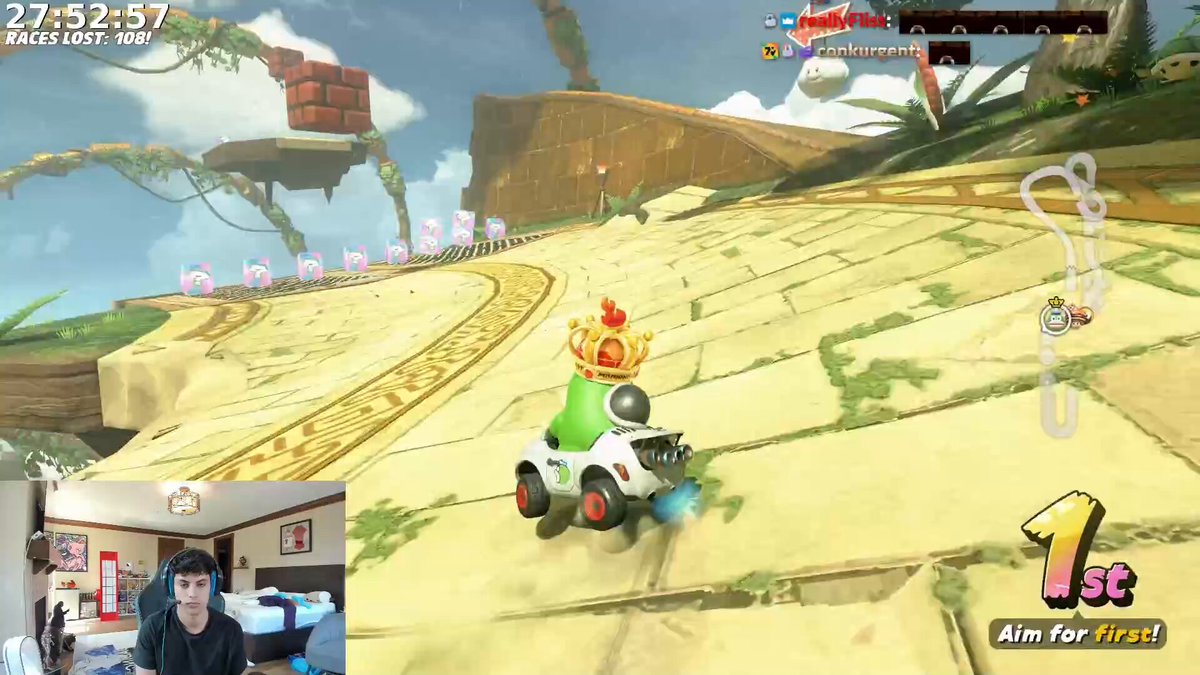The image size is (1200, 675).
Task: Click the "Aim for first!" banner
Action: point(1077,633)
